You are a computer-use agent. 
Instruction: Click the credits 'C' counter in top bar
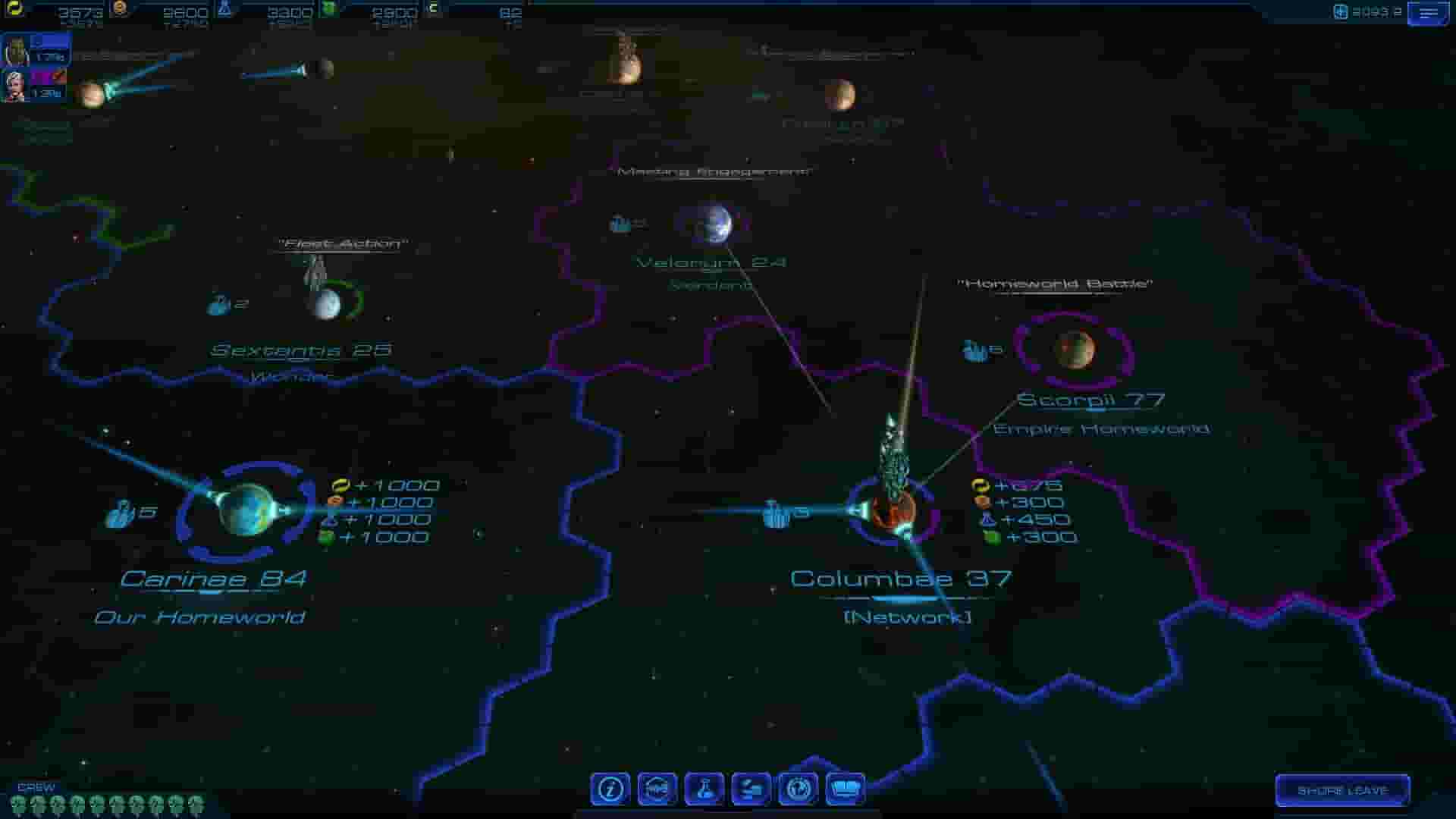[432, 9]
